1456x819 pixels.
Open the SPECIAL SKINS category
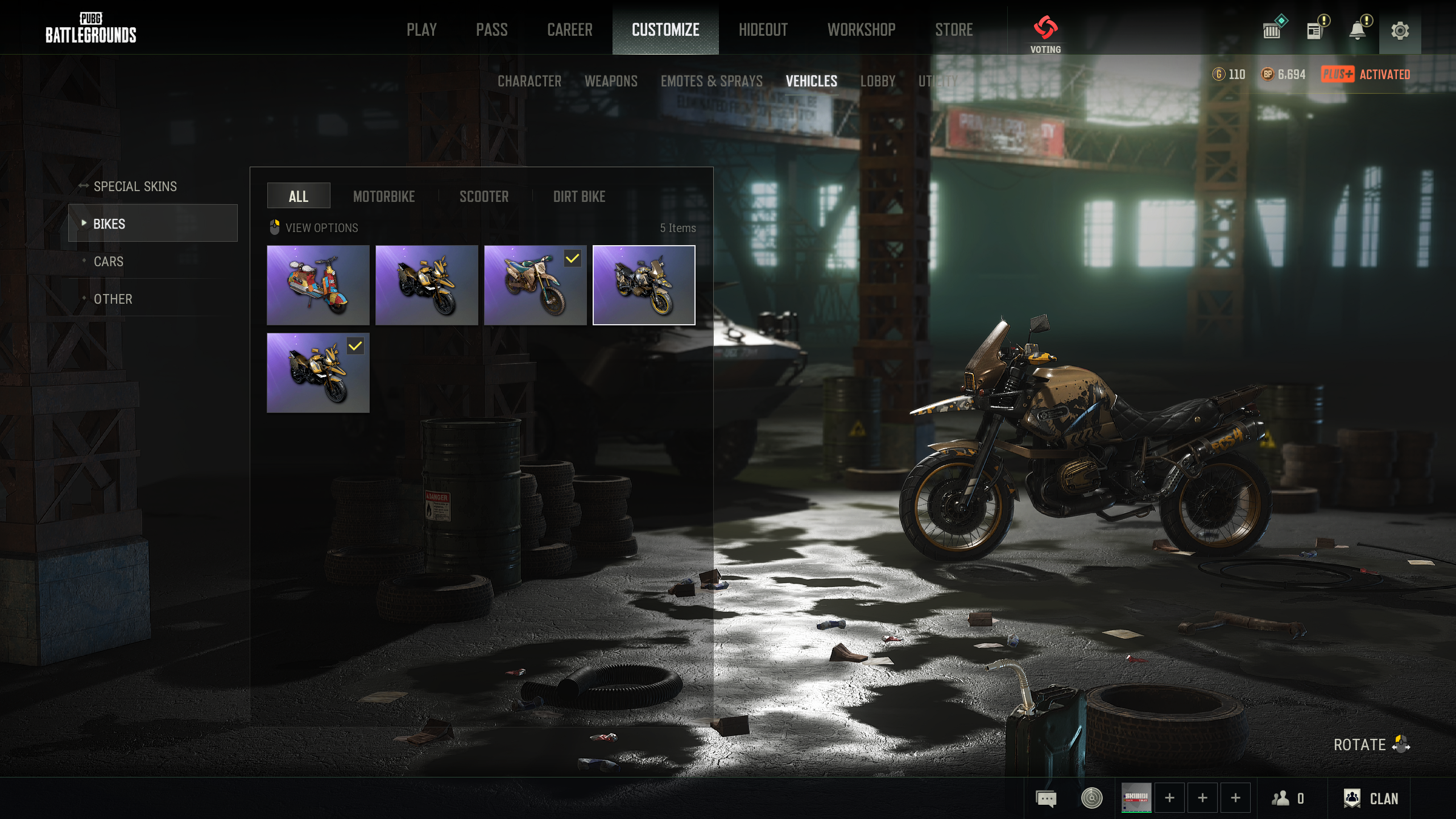pyautogui.click(x=135, y=187)
